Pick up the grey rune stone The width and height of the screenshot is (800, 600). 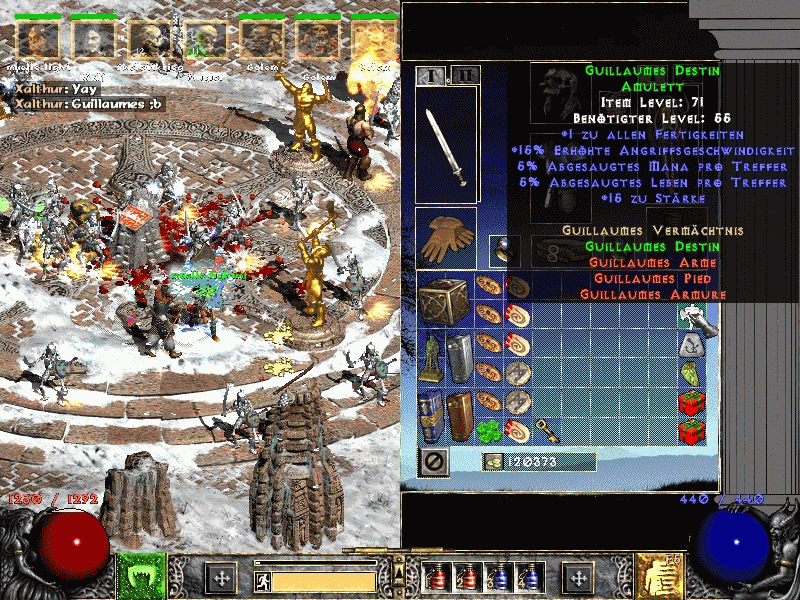click(694, 345)
